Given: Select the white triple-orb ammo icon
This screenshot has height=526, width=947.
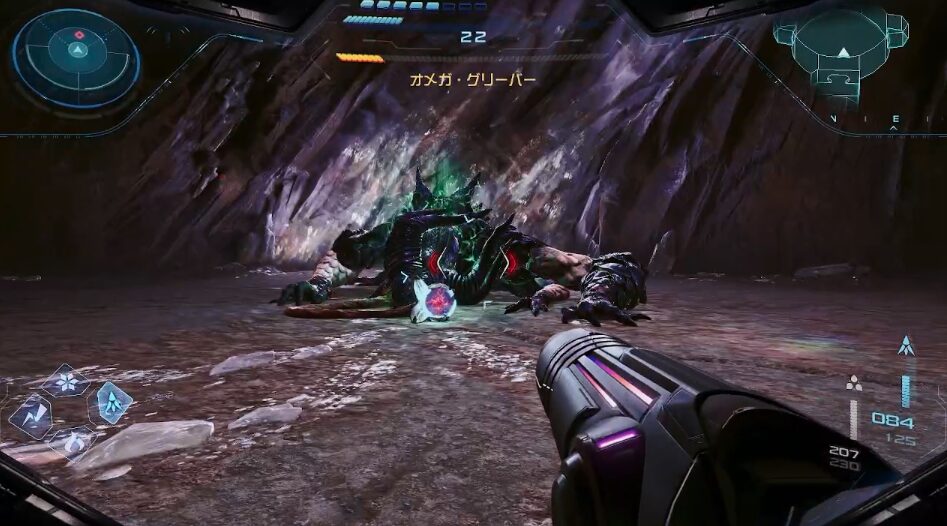Looking at the screenshot, I should (853, 382).
